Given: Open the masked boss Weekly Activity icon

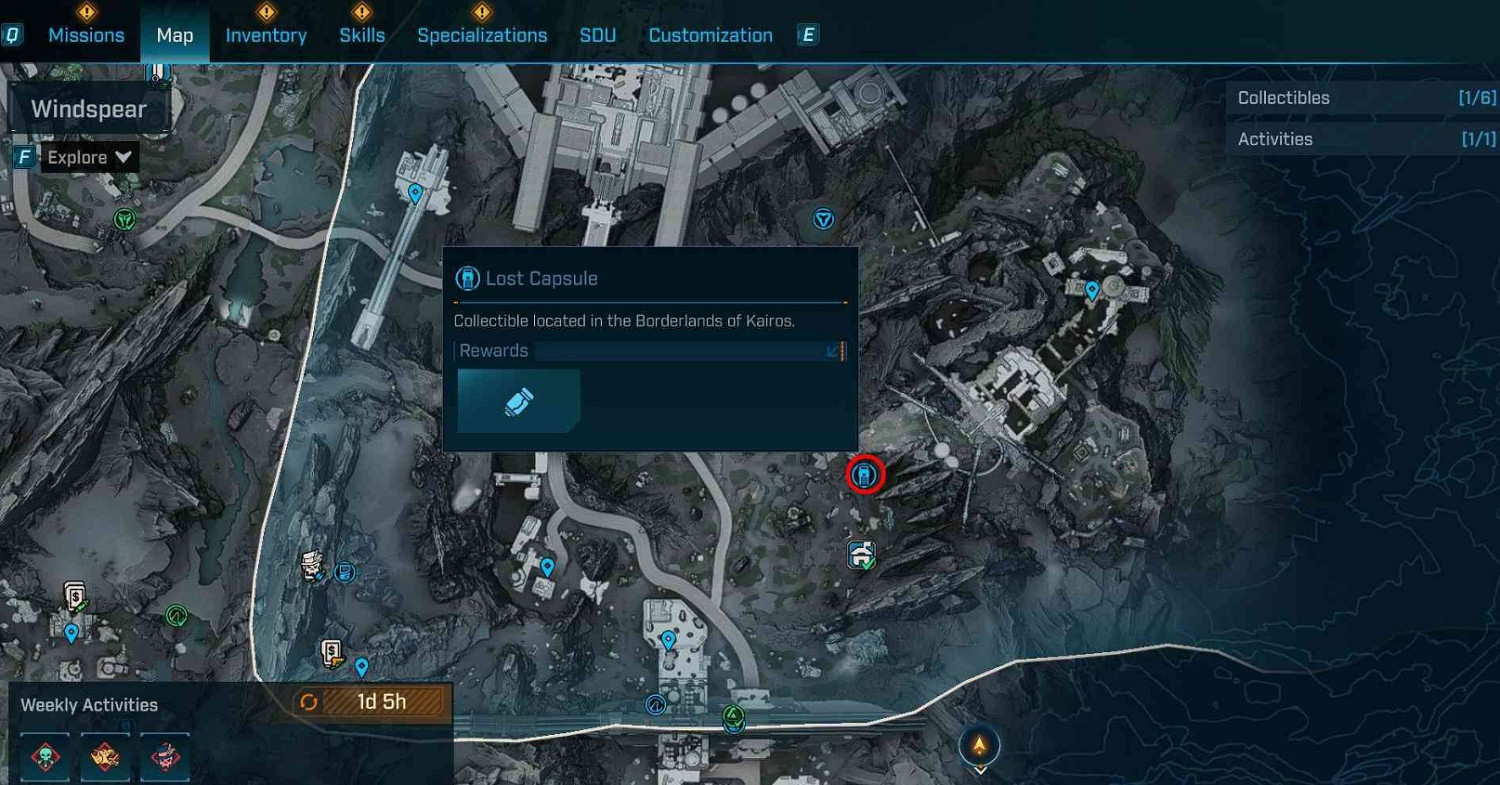Looking at the screenshot, I should pyautogui.click(x=163, y=757).
